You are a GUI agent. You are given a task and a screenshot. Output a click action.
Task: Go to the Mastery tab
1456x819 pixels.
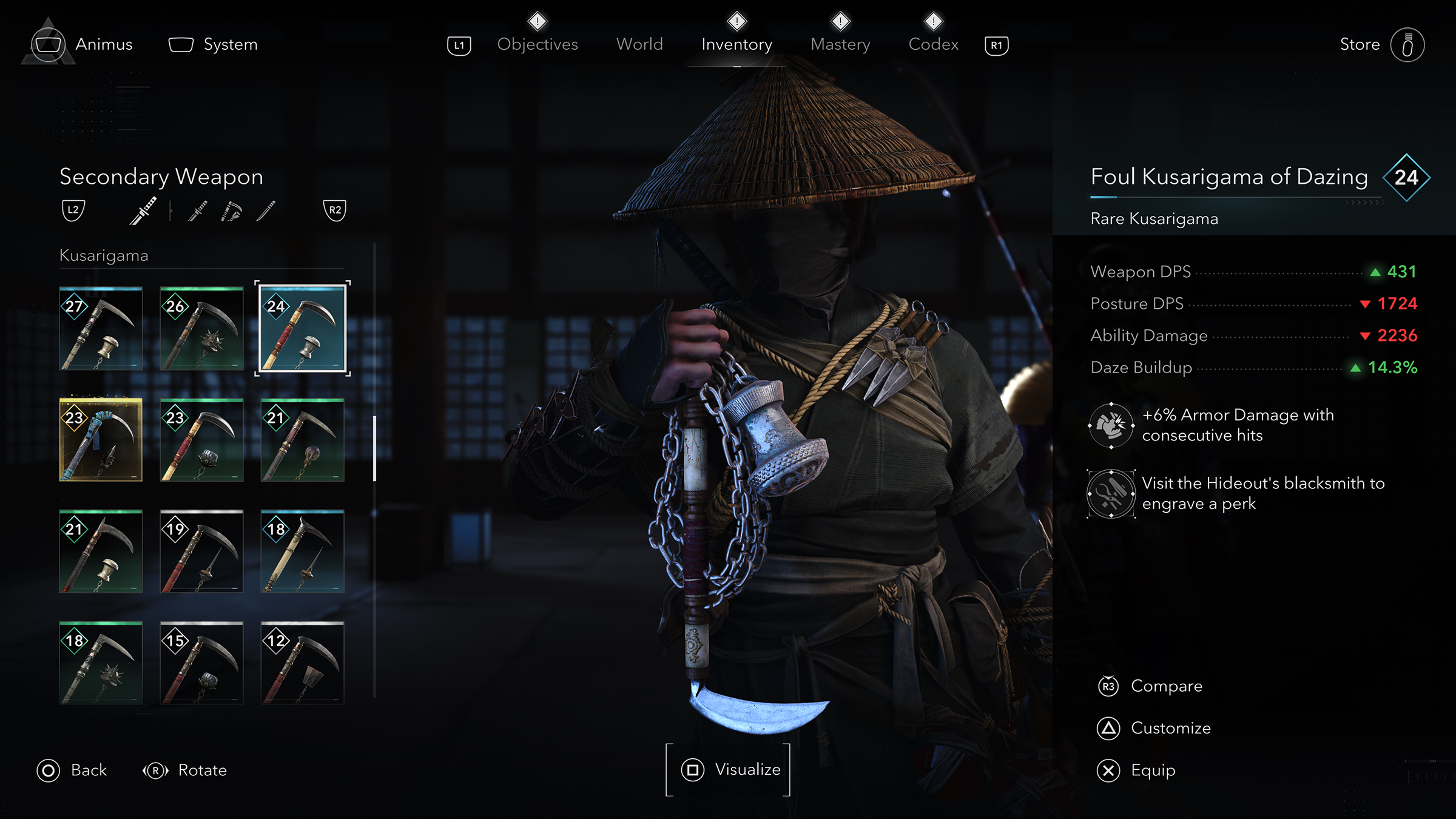point(840,44)
